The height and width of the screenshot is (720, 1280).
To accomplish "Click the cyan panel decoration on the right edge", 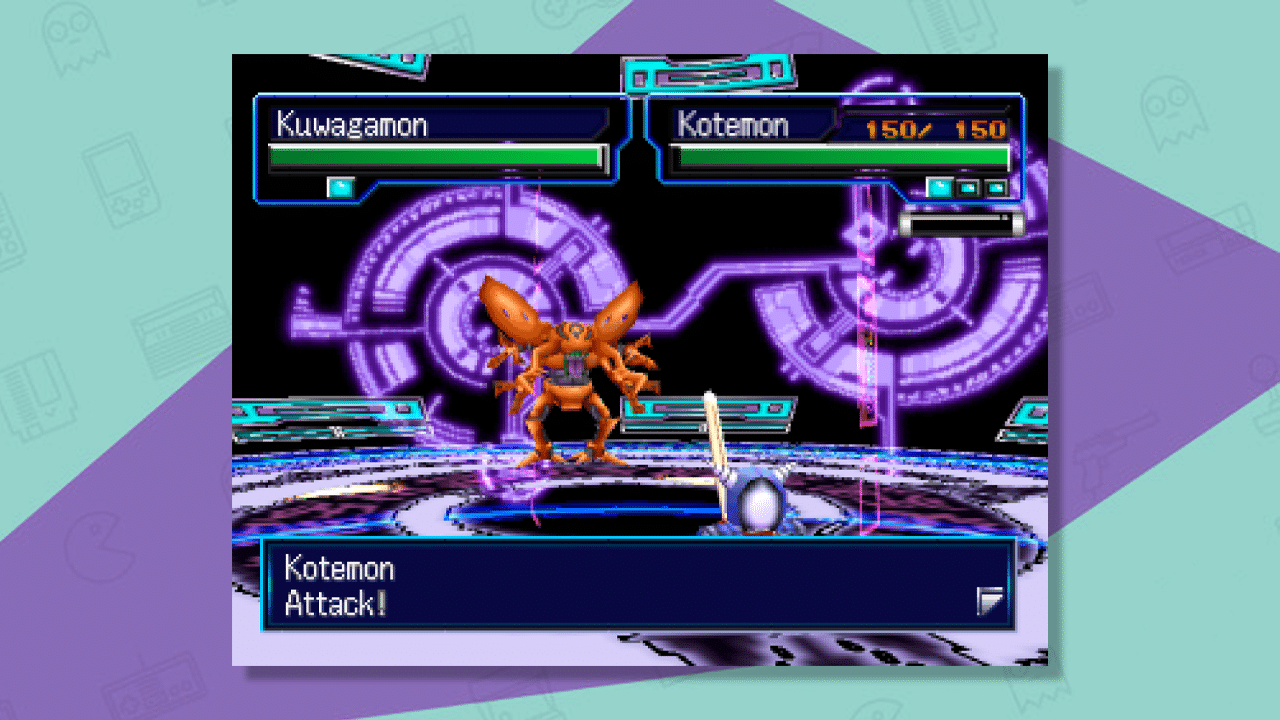I will click(1010, 415).
